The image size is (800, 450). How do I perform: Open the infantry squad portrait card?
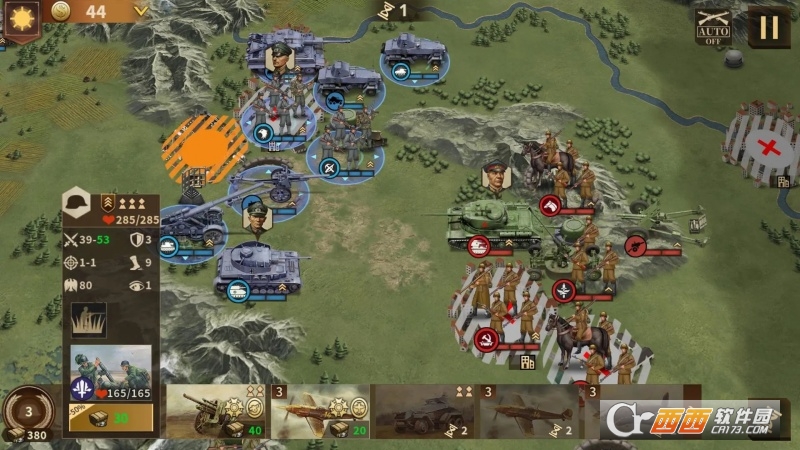point(110,375)
